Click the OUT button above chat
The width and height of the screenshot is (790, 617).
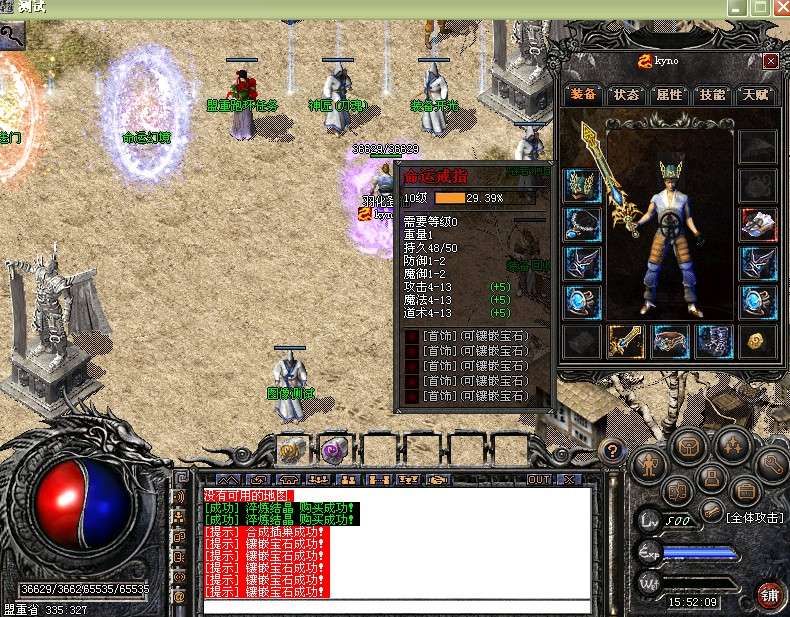pos(539,480)
